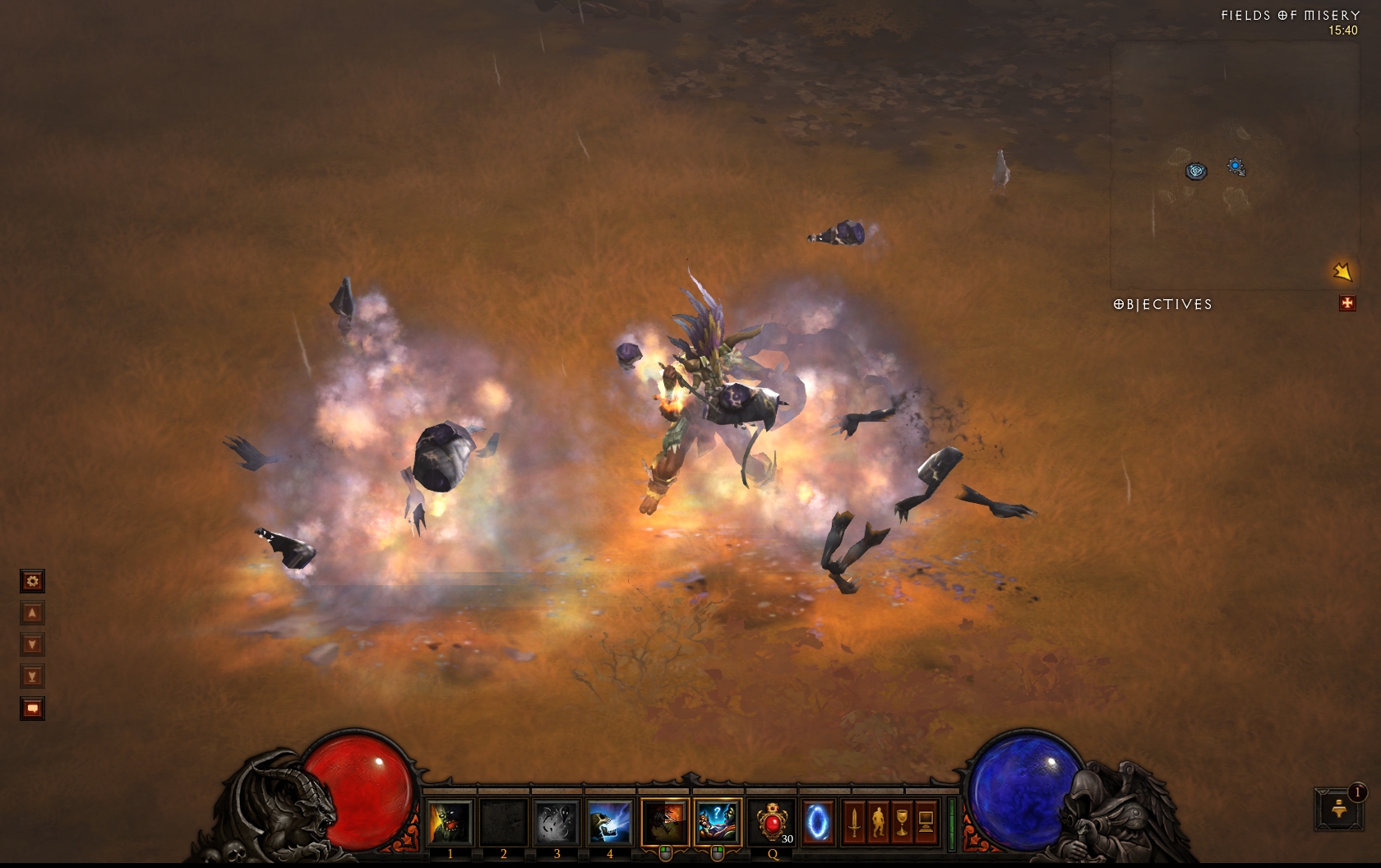The height and width of the screenshot is (868, 1381).
Task: Open the achievements goblet button
Action: pyautogui.click(x=902, y=822)
